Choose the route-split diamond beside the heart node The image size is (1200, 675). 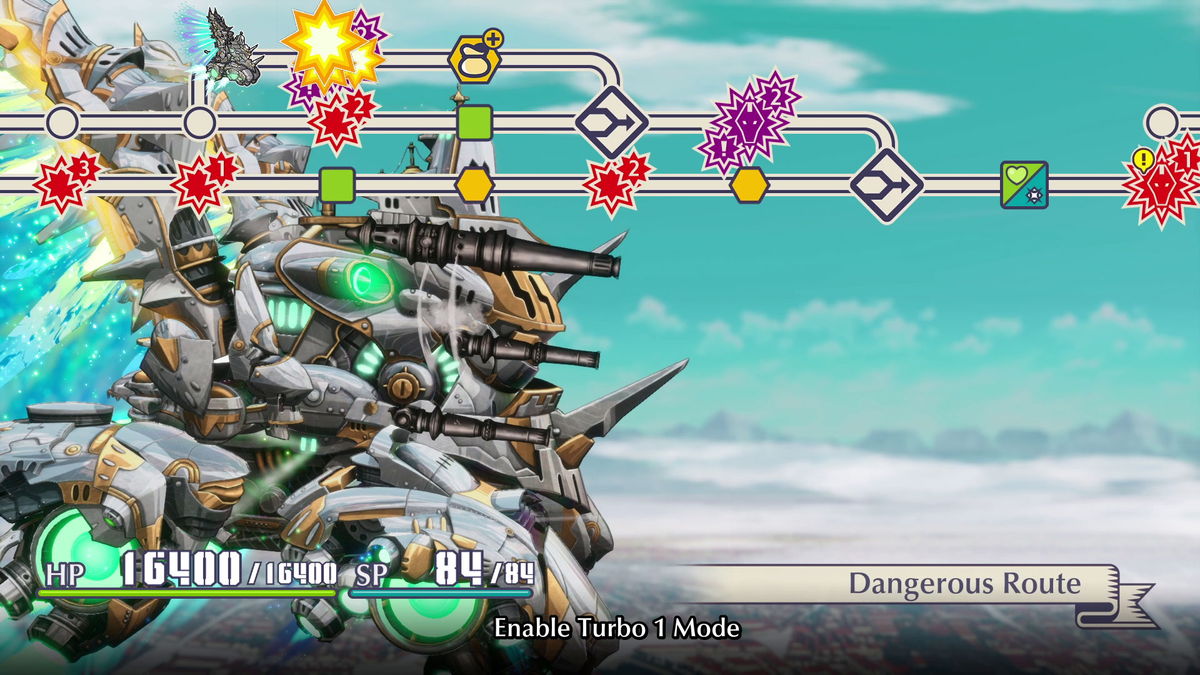pyautogui.click(x=886, y=185)
